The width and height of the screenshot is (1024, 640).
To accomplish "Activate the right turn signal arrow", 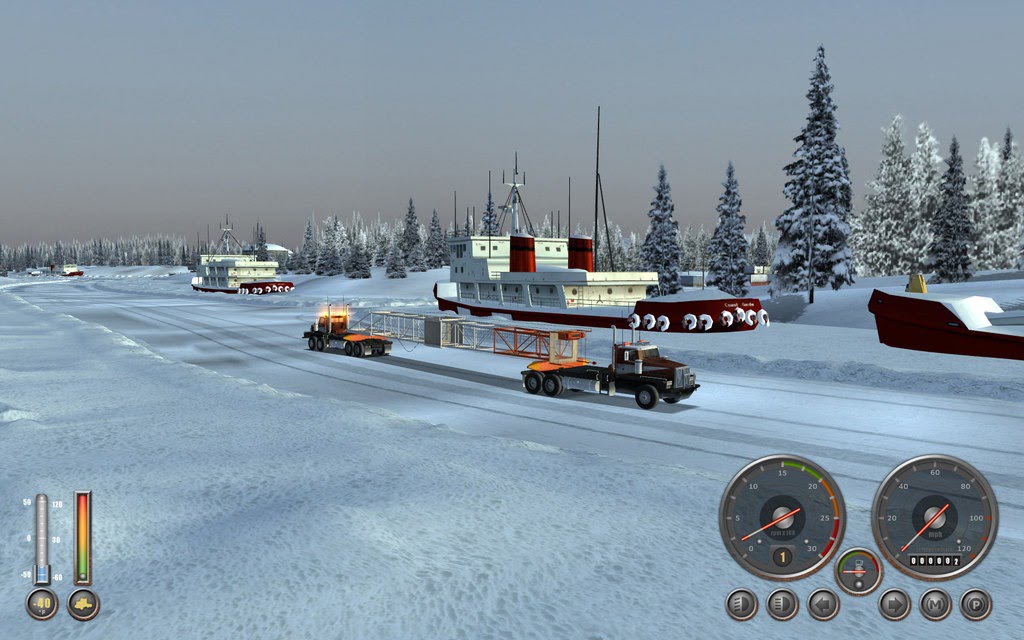I will pyautogui.click(x=894, y=604).
